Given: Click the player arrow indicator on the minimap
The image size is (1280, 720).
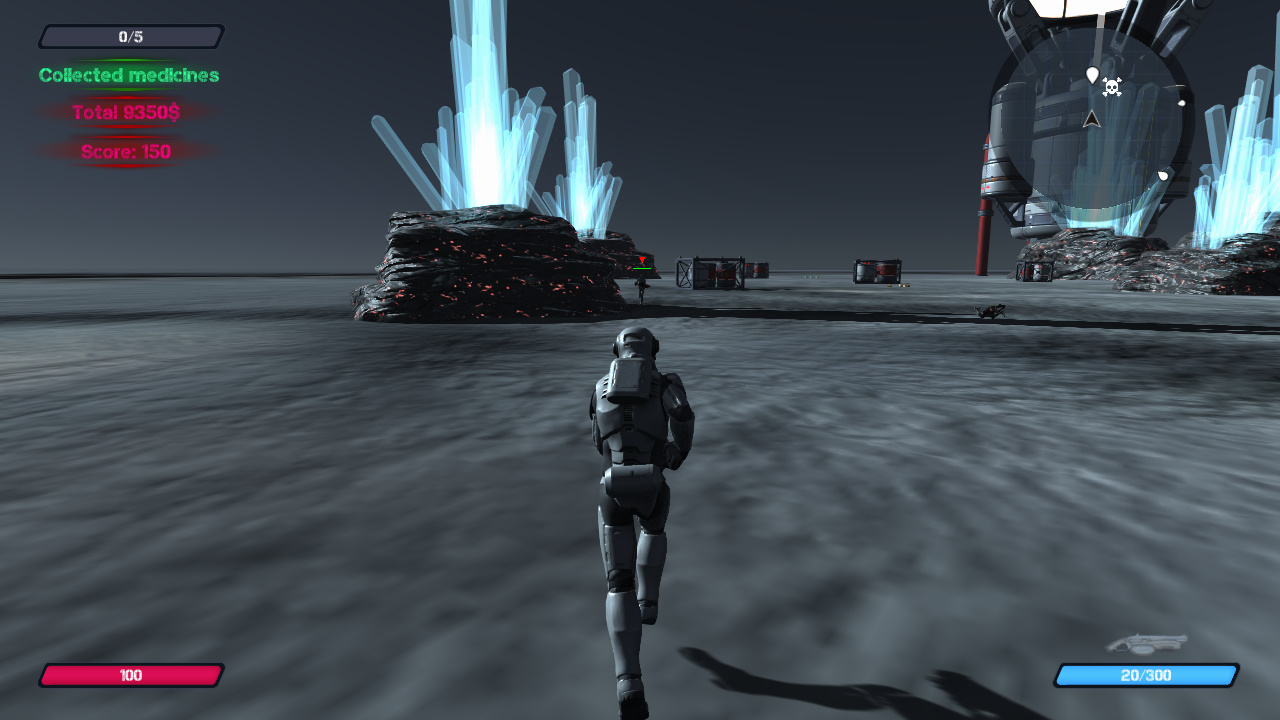Looking at the screenshot, I should click(x=1092, y=120).
